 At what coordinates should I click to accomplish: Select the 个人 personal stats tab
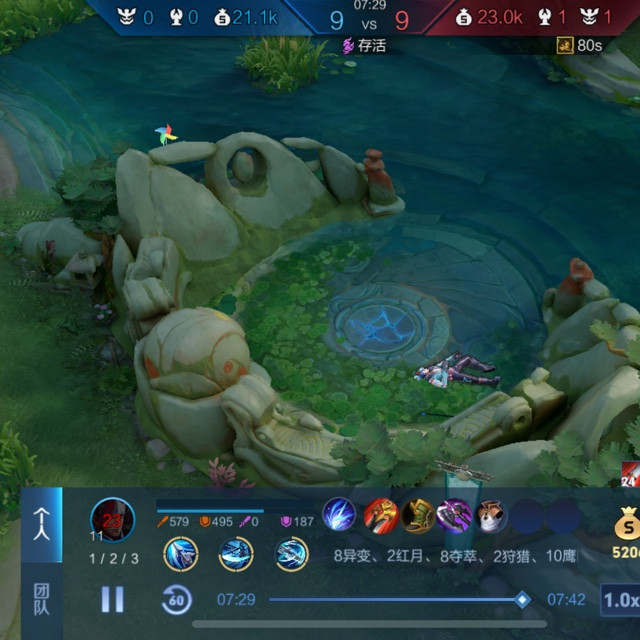point(41,521)
